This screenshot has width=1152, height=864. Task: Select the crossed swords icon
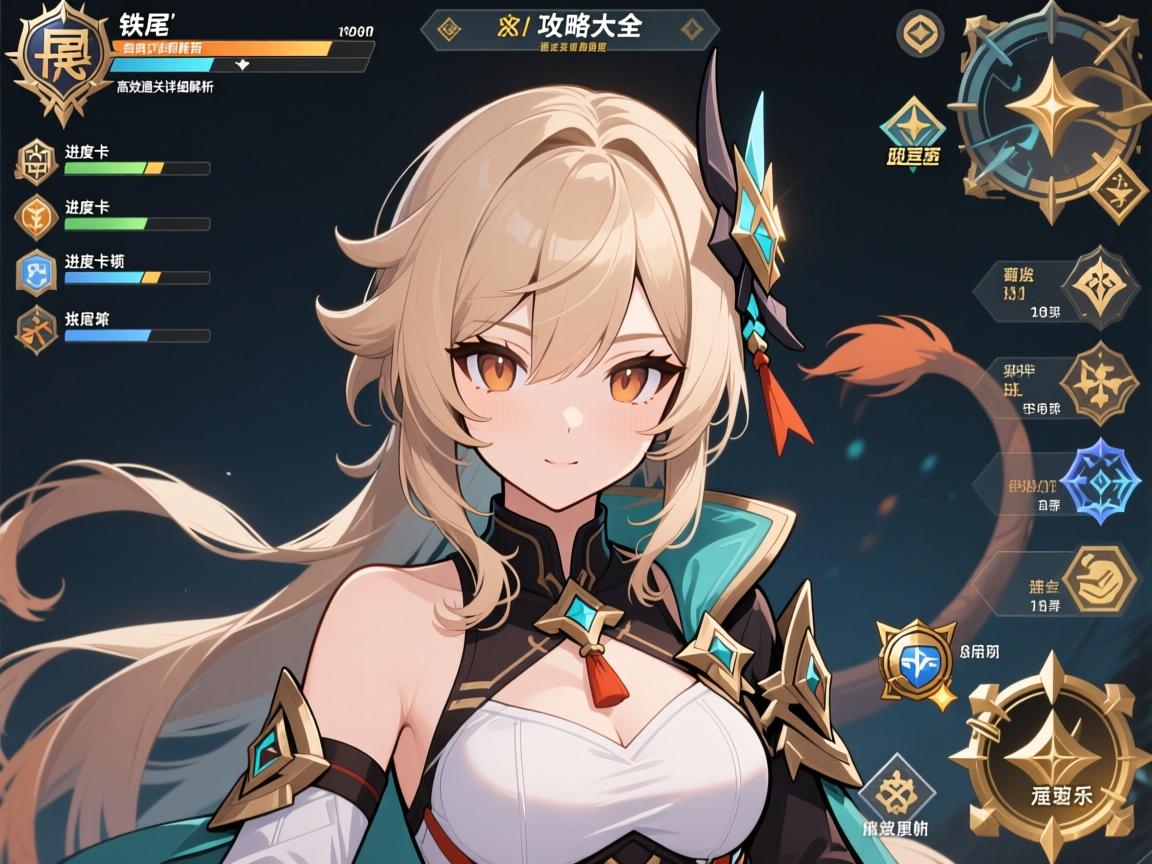[36, 328]
